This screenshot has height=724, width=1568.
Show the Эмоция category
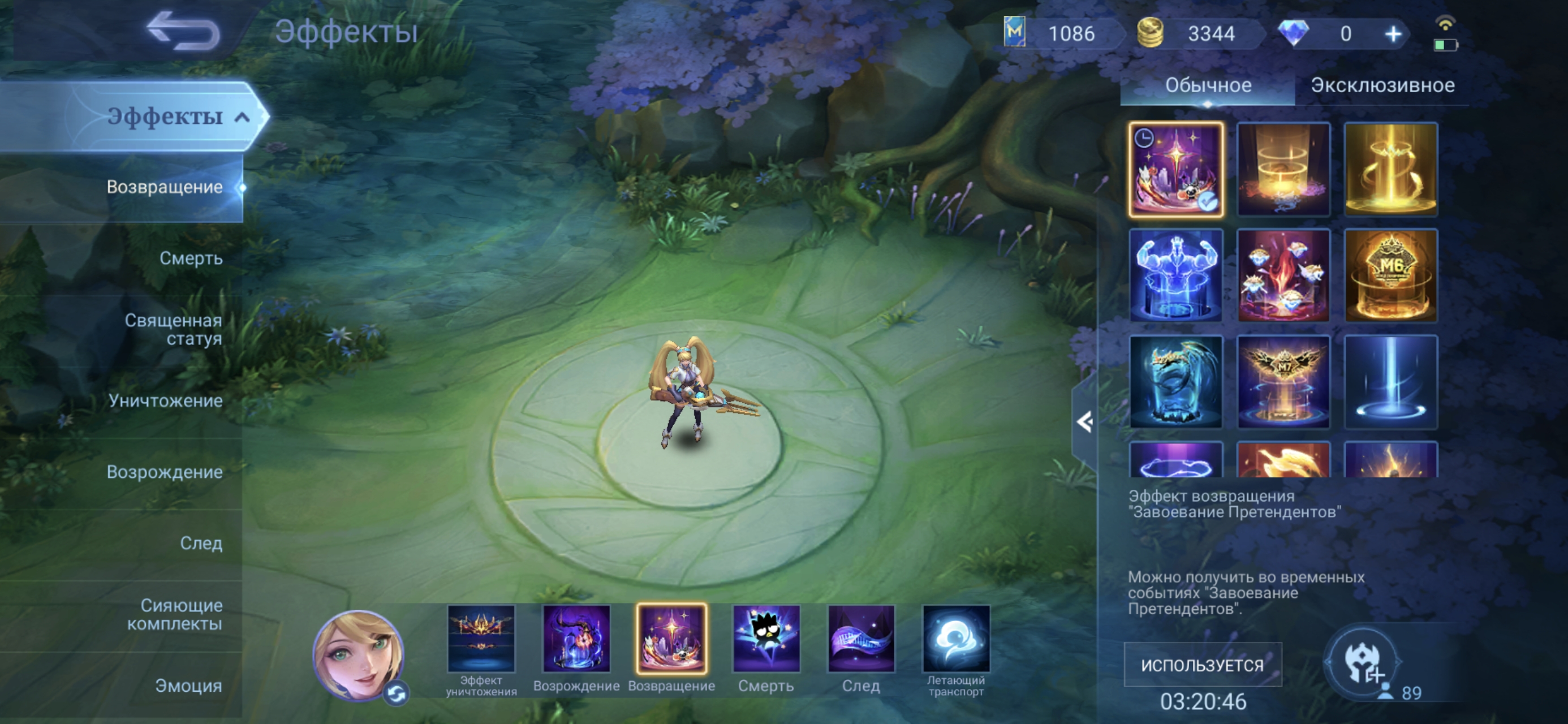click(188, 686)
